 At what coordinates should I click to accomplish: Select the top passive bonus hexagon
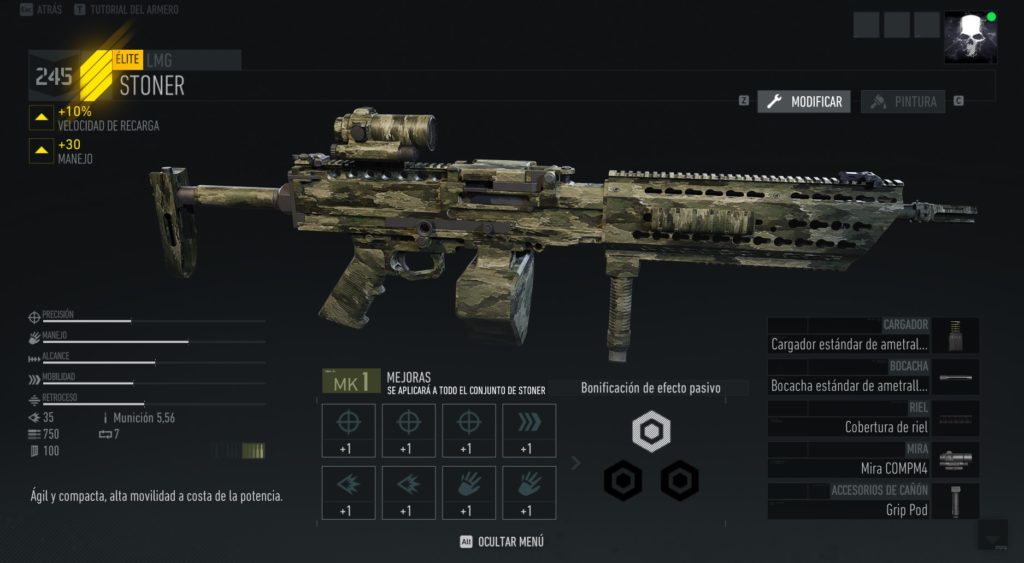coord(651,432)
